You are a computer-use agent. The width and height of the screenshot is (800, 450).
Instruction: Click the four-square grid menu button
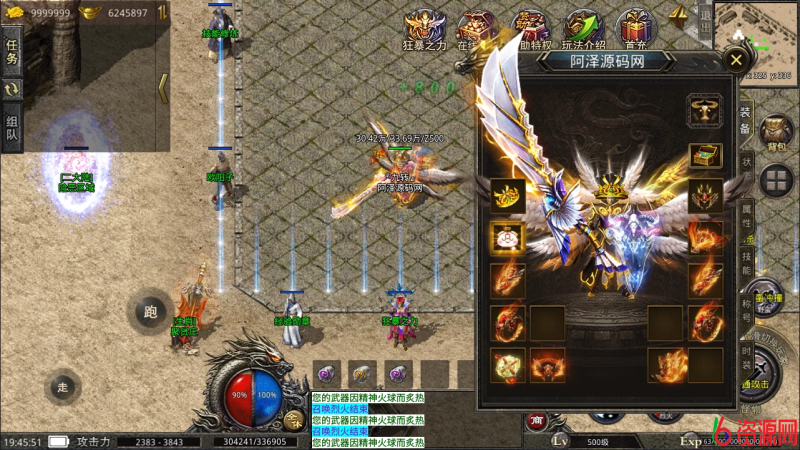coord(776,181)
